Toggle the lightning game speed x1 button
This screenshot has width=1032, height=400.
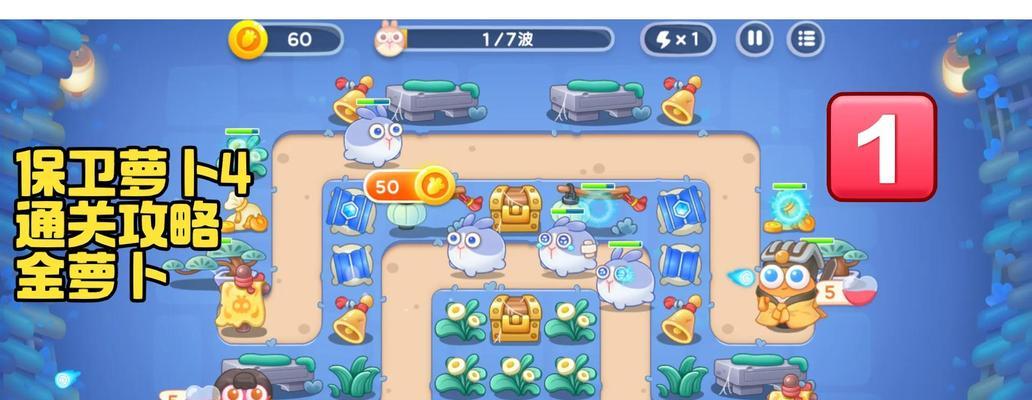(677, 40)
